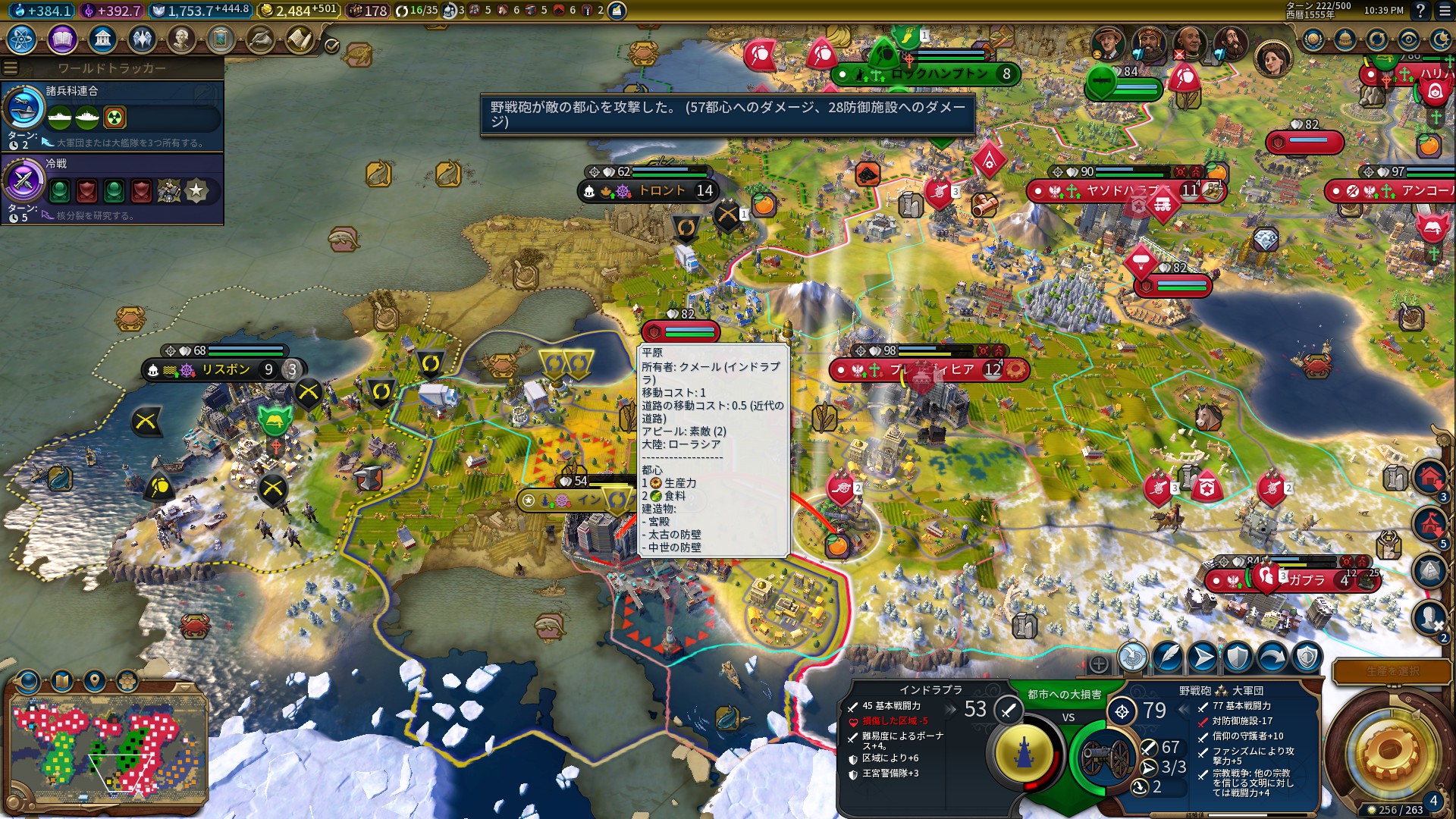Open the religion panel
This screenshot has height=819, width=1456.
(x=142, y=39)
